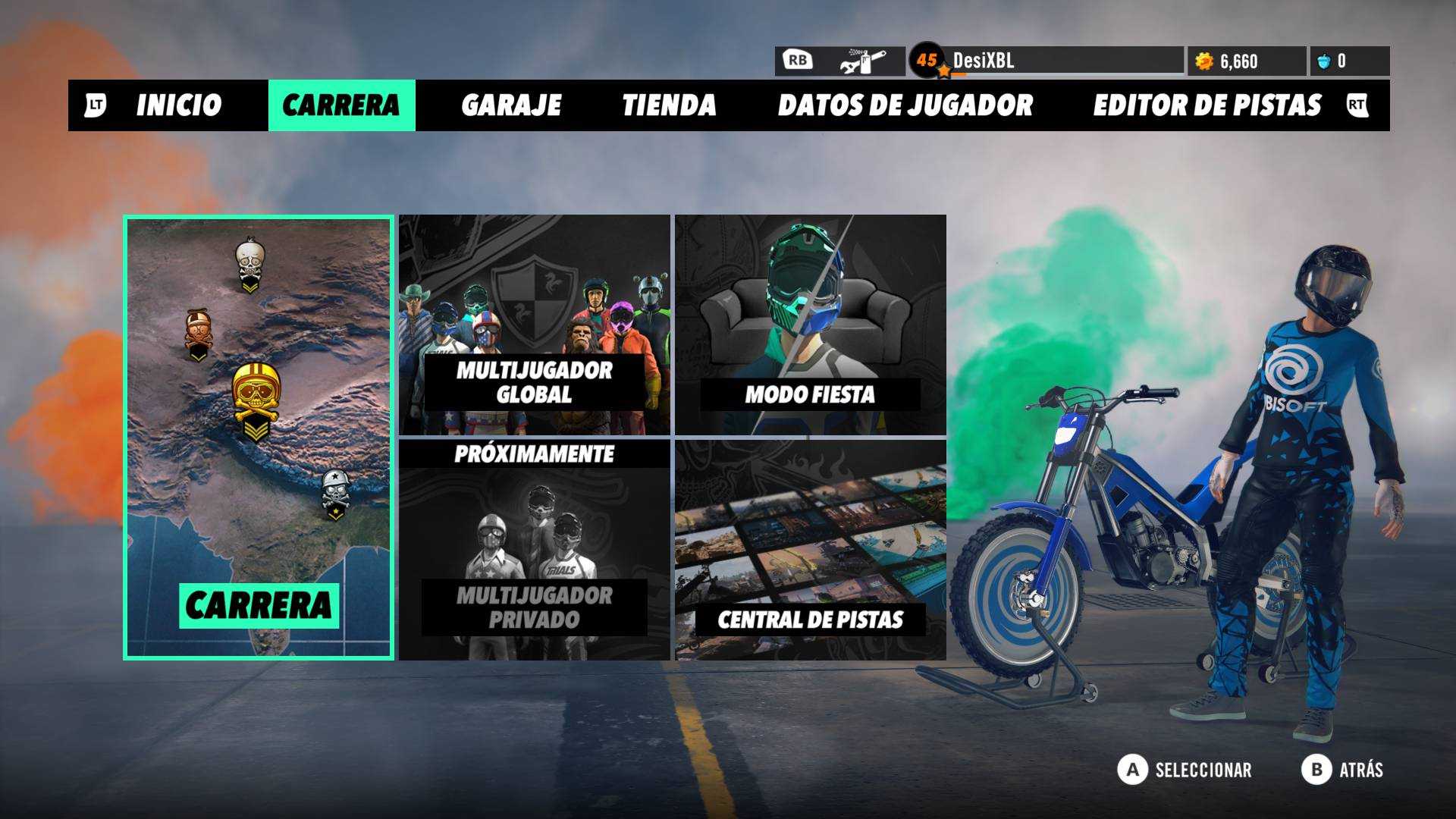1456x819 pixels.
Task: Show the Datos de Jugador tab
Action: [905, 105]
